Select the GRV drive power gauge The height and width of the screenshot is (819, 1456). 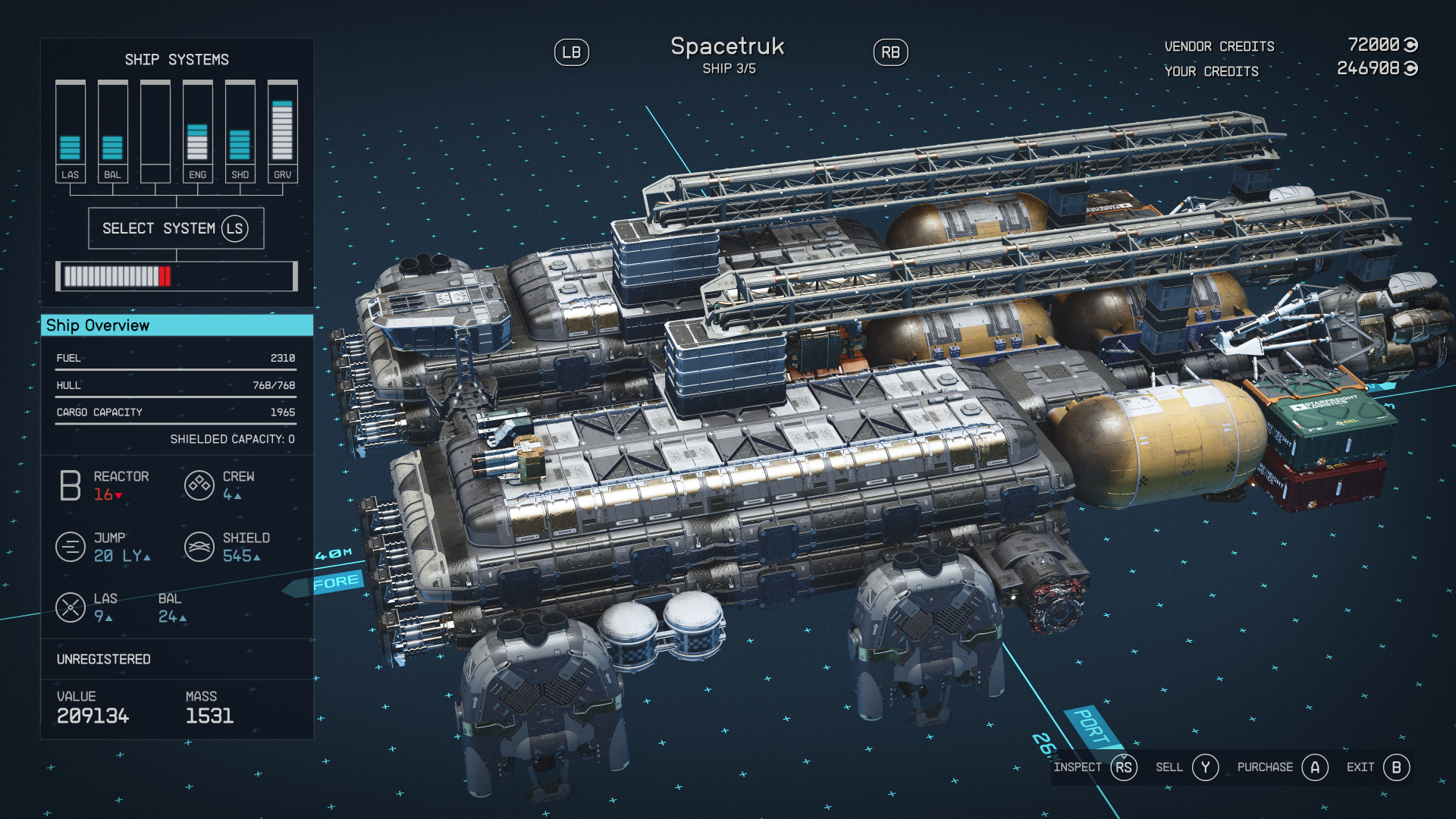coord(282,125)
